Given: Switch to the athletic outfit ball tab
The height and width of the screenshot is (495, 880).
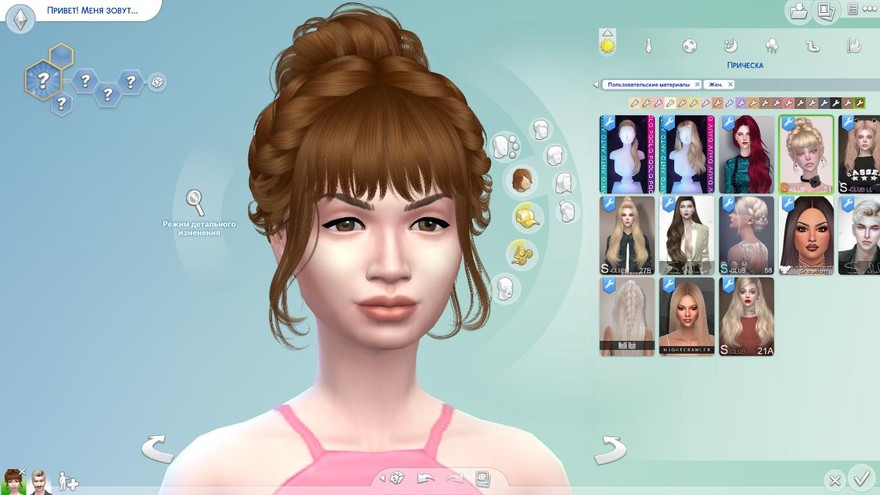Looking at the screenshot, I should coord(689,46).
